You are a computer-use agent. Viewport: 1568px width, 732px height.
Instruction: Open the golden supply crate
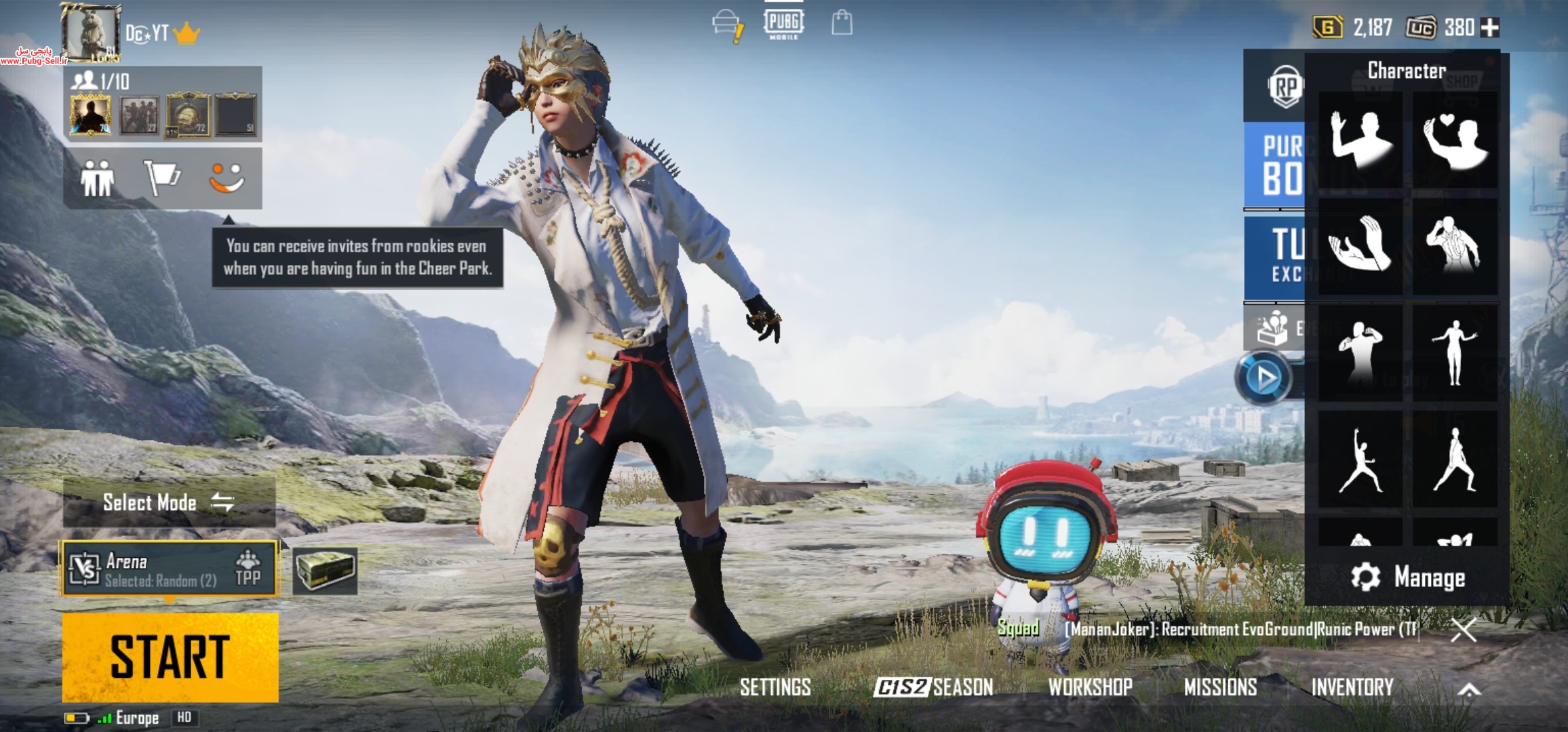pos(325,571)
